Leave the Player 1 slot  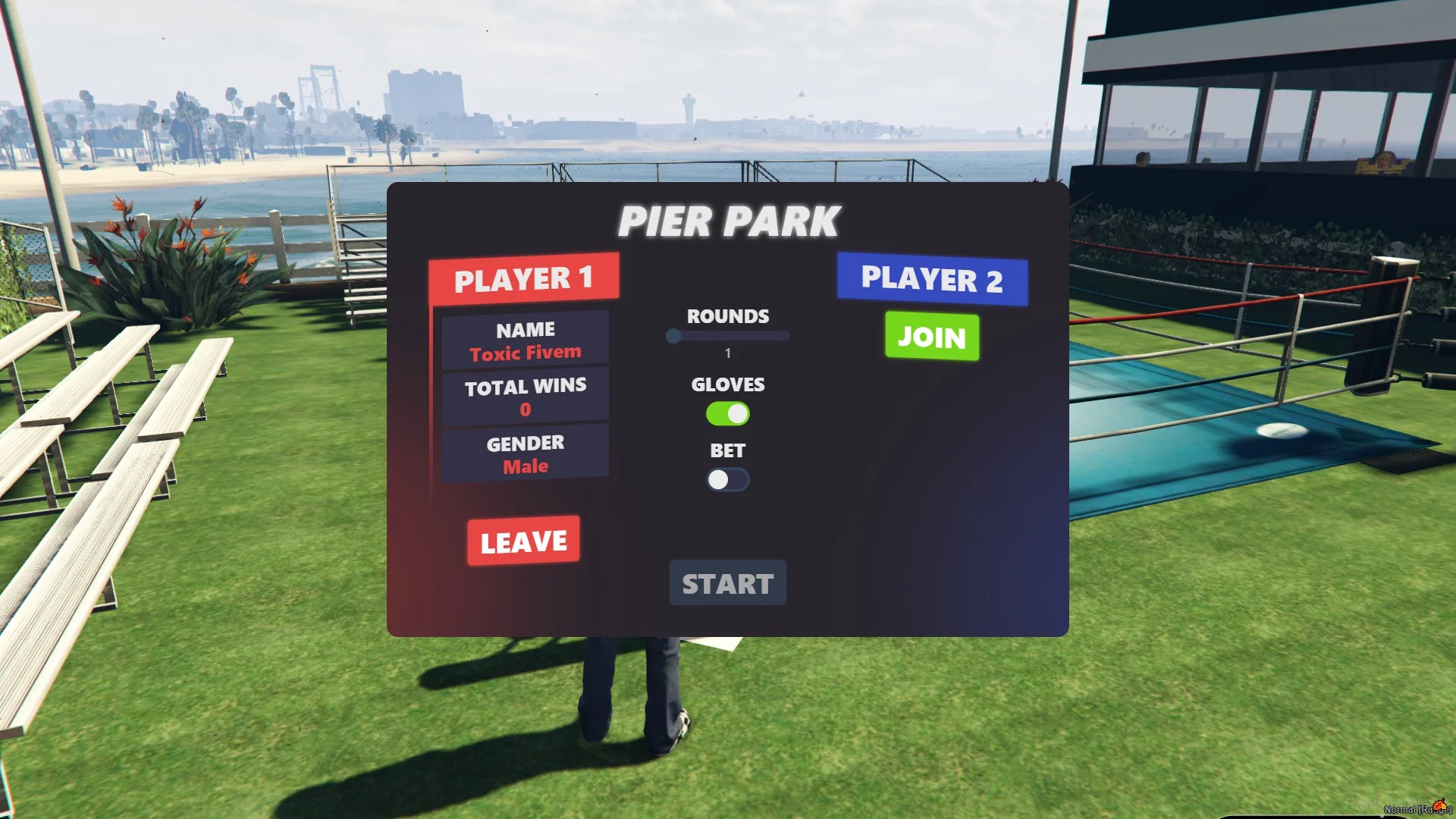[x=523, y=541]
